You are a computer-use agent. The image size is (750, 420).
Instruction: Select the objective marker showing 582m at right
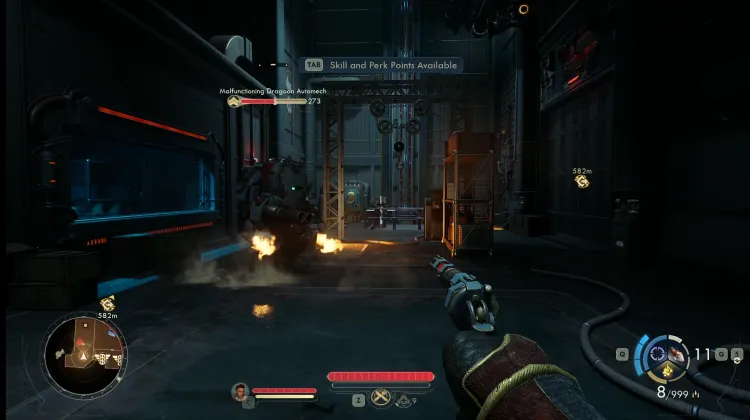pyautogui.click(x=581, y=181)
